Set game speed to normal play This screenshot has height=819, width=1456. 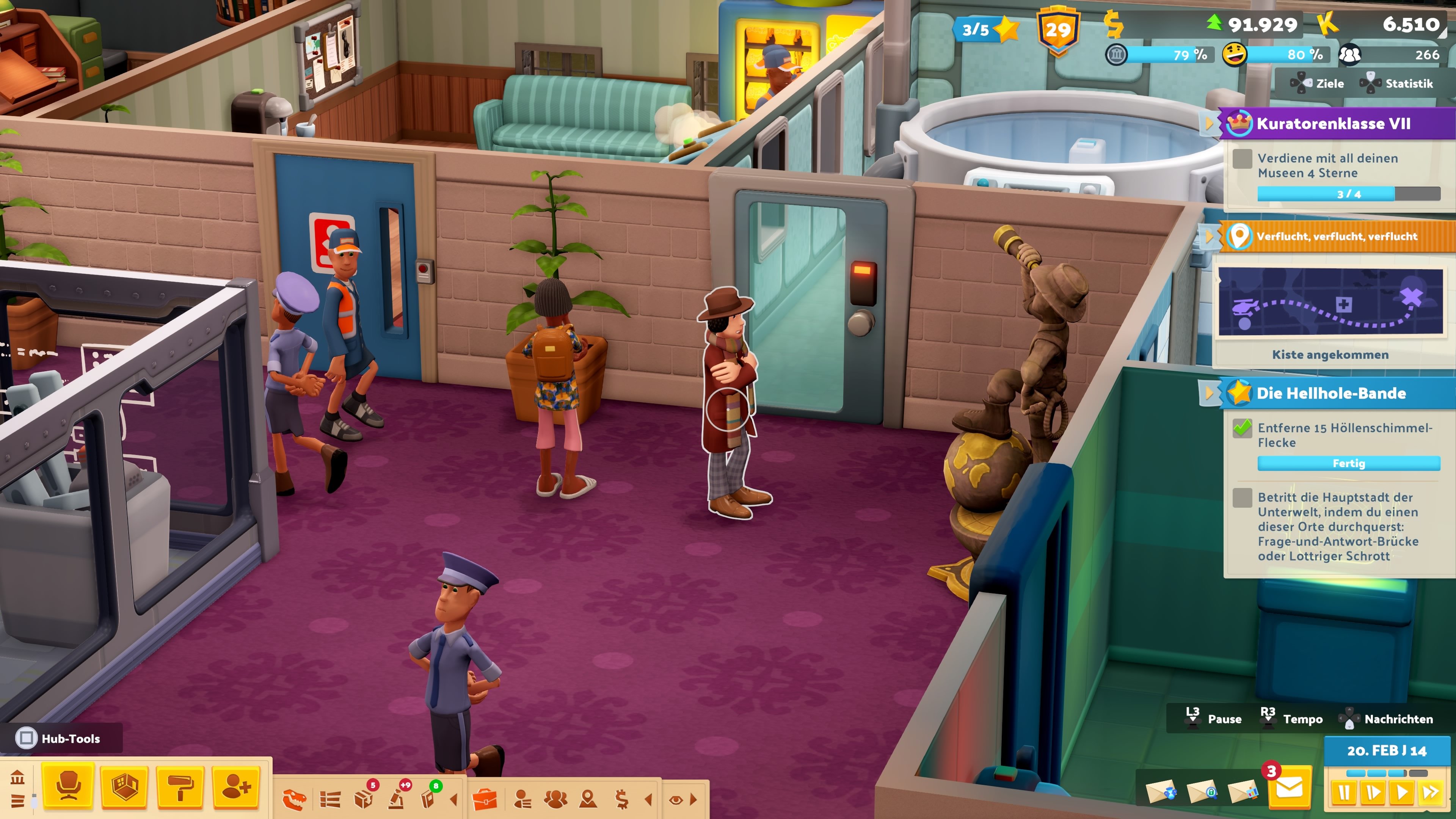(1402, 792)
